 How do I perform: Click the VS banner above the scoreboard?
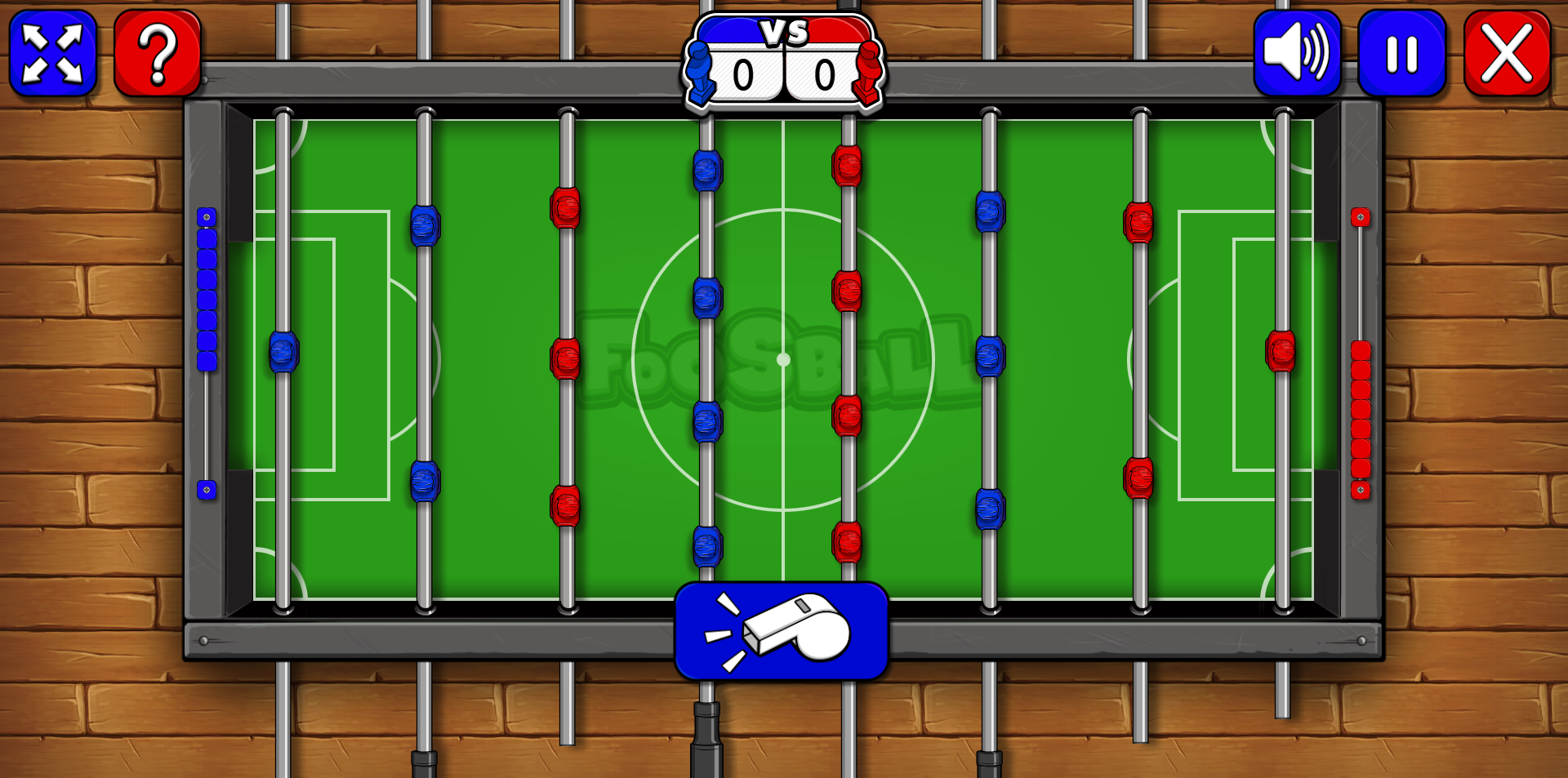(x=782, y=33)
